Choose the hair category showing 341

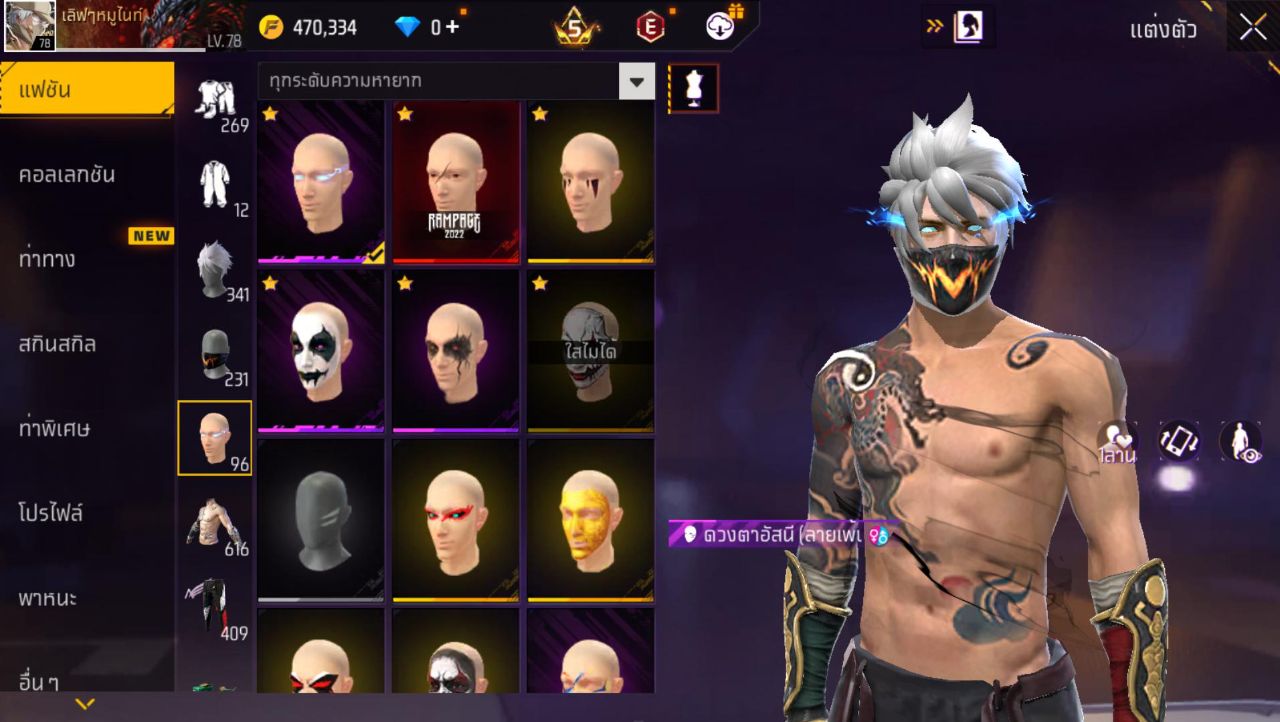tap(214, 270)
